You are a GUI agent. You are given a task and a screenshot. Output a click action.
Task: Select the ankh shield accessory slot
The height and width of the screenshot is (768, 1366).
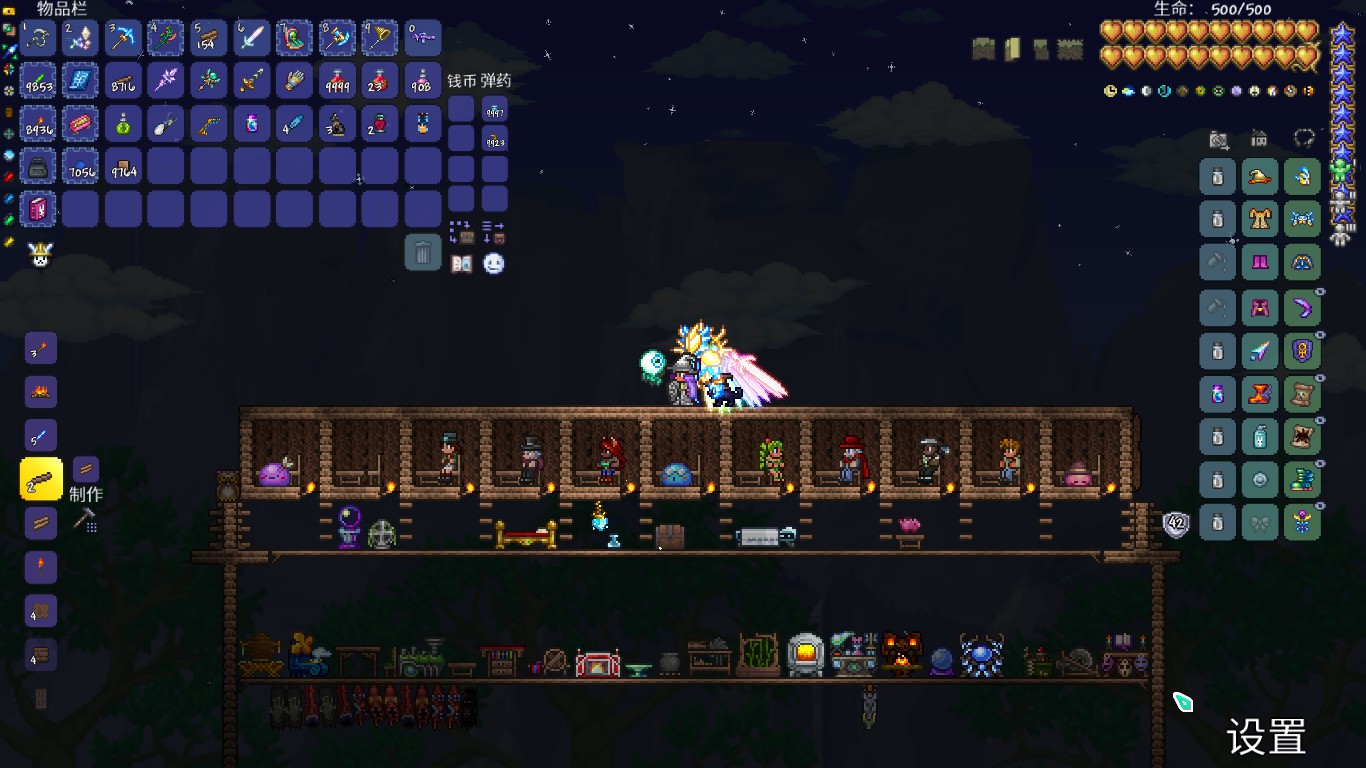click(x=1302, y=350)
